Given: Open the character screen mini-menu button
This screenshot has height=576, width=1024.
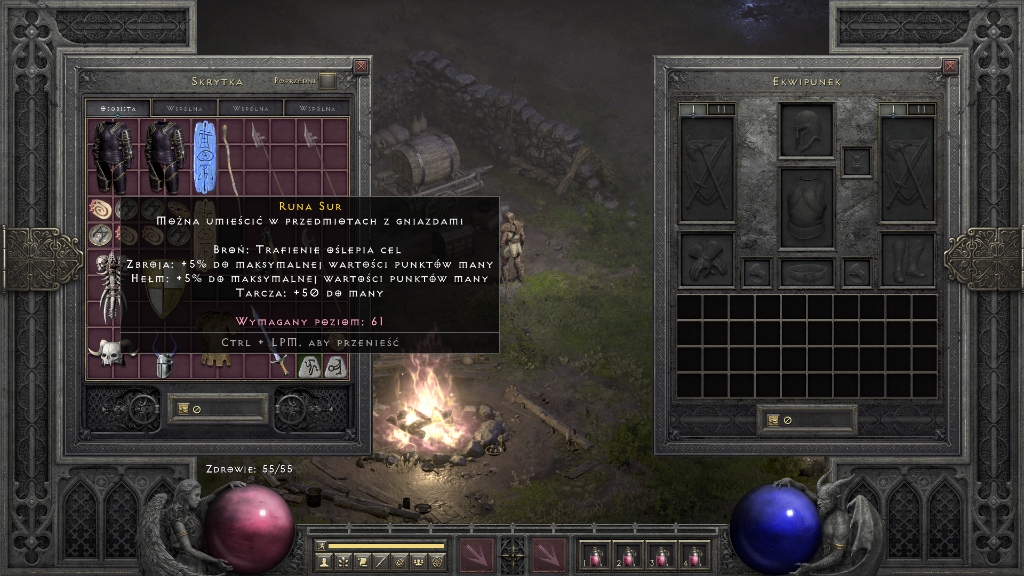Looking at the screenshot, I should click(325, 563).
